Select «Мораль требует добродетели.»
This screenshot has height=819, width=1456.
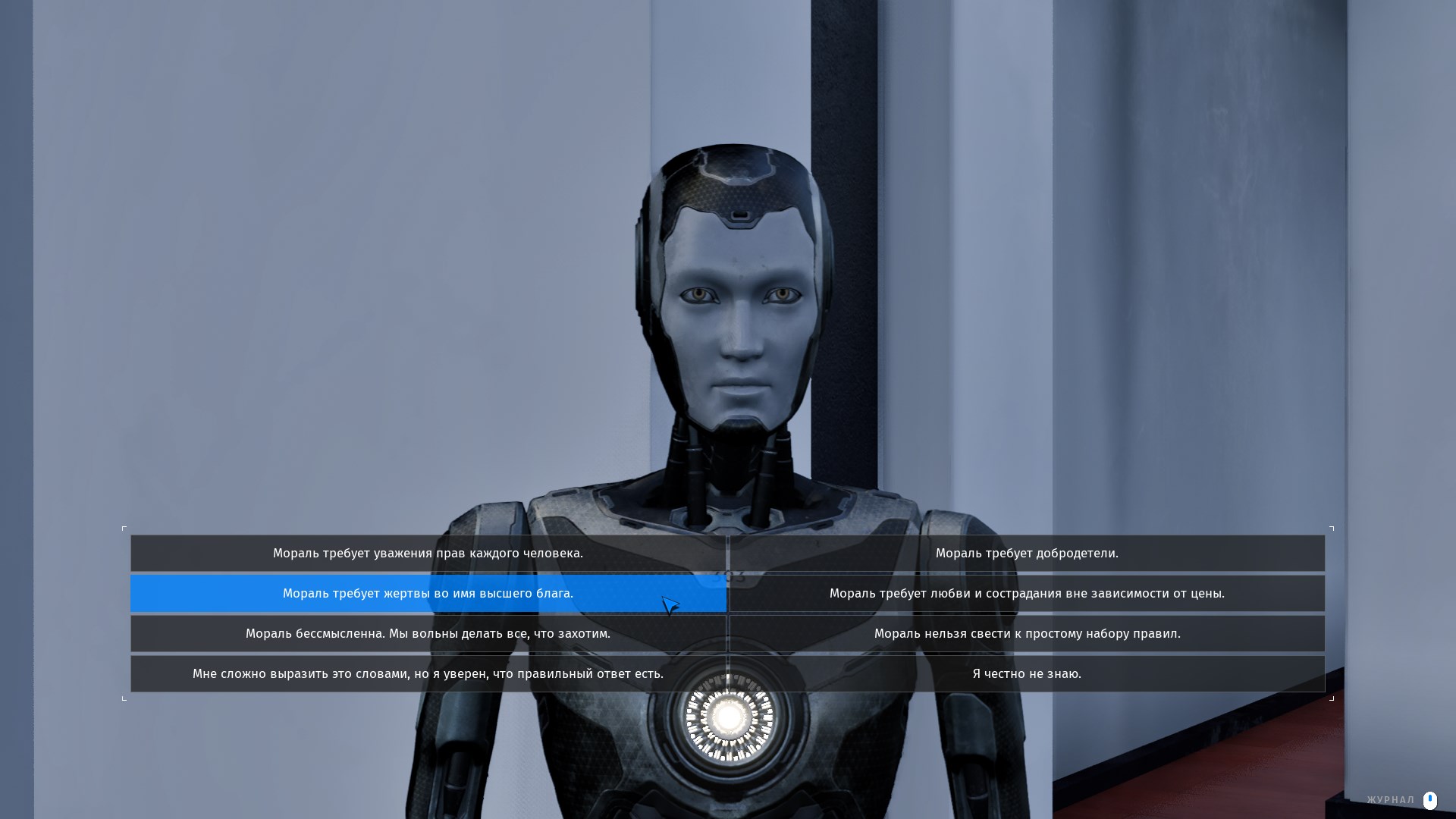coord(1027,554)
